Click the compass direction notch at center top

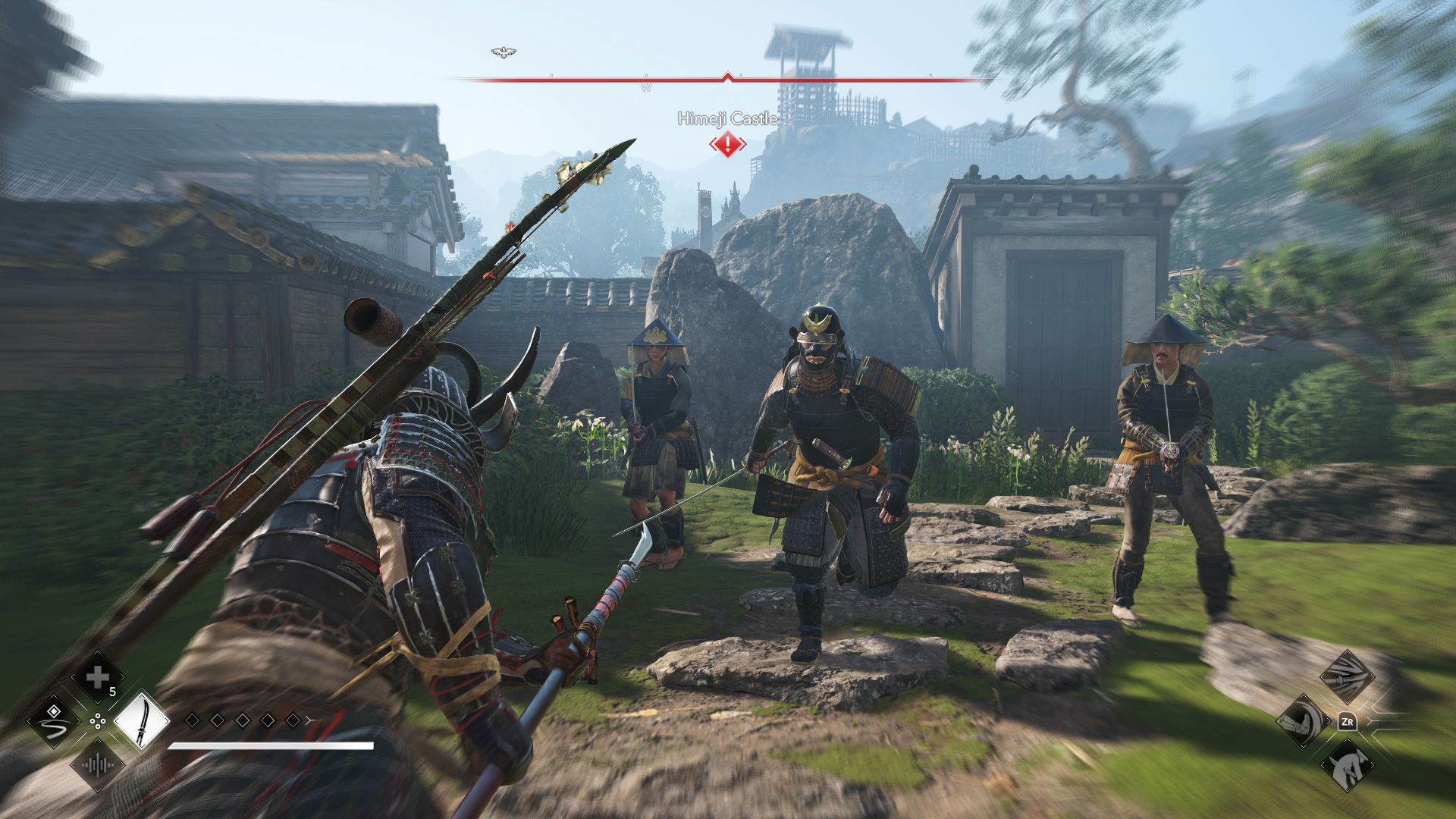tap(727, 75)
